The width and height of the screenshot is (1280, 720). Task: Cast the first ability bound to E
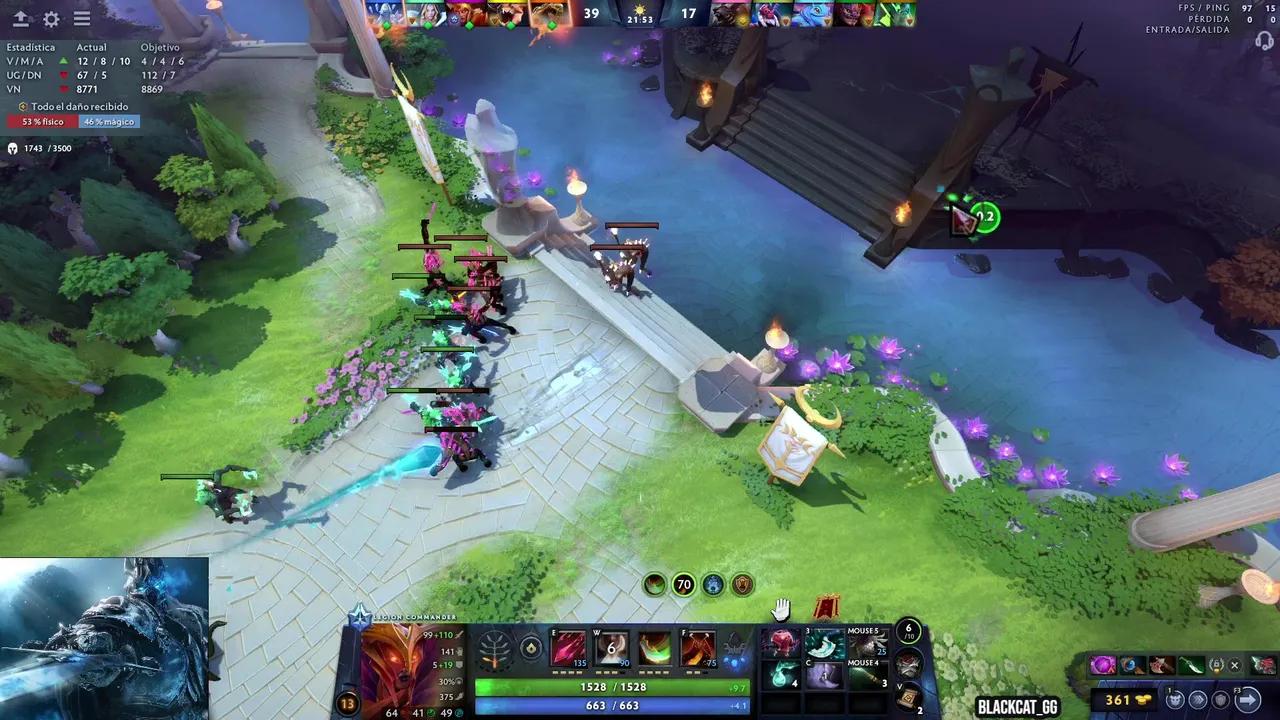569,648
